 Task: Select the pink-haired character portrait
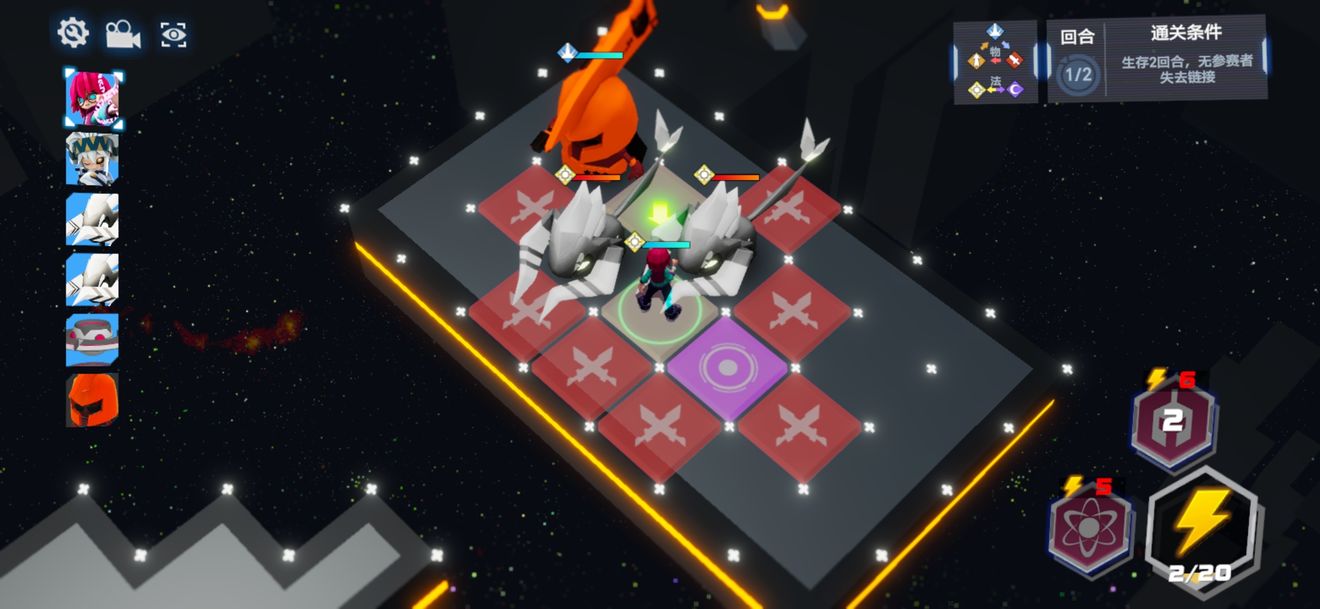tap(93, 97)
